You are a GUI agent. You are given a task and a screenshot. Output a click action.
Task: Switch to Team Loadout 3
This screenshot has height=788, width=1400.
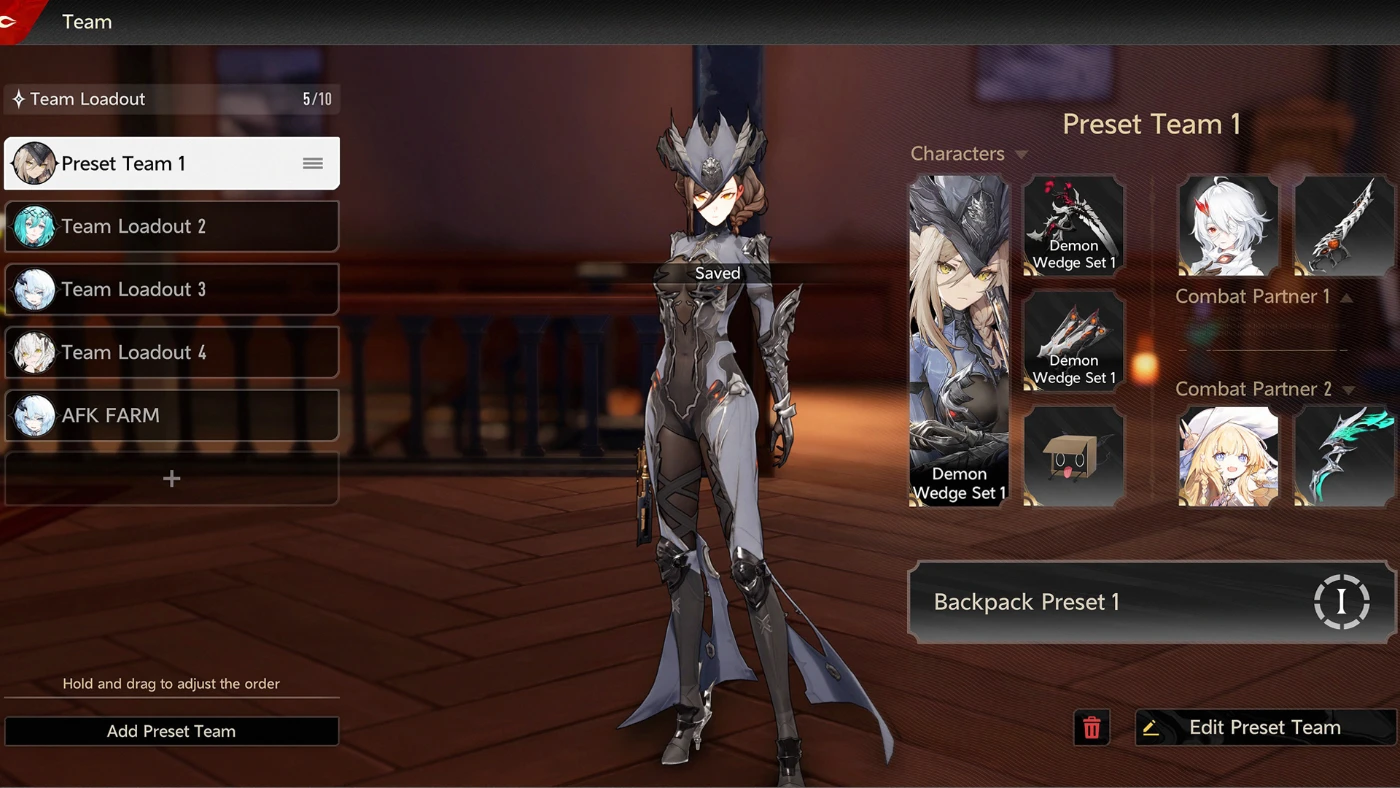[172, 290]
